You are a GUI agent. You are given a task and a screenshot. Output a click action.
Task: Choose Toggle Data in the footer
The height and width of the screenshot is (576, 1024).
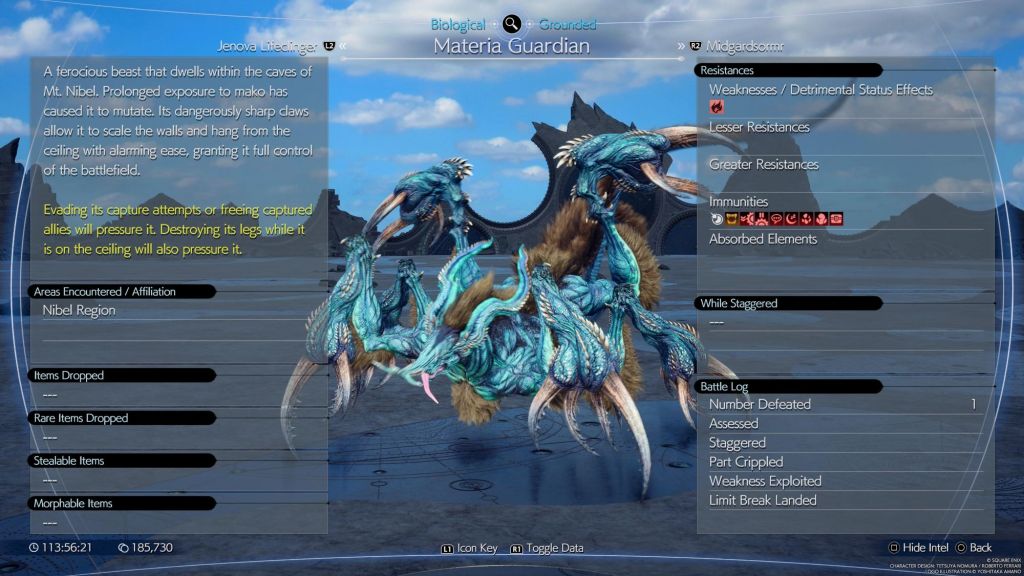click(547, 548)
